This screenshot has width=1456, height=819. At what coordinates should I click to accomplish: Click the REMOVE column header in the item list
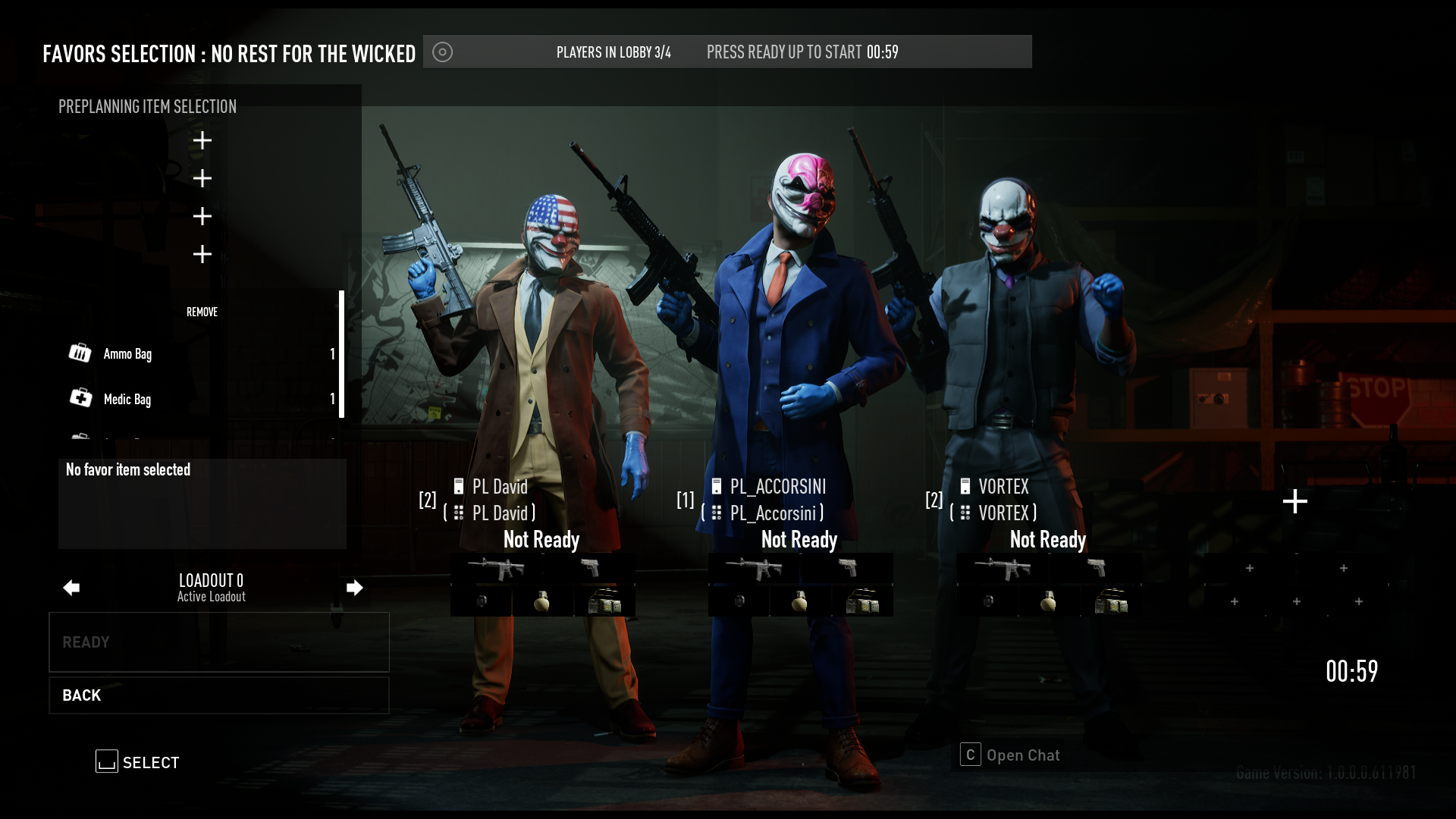tap(202, 312)
